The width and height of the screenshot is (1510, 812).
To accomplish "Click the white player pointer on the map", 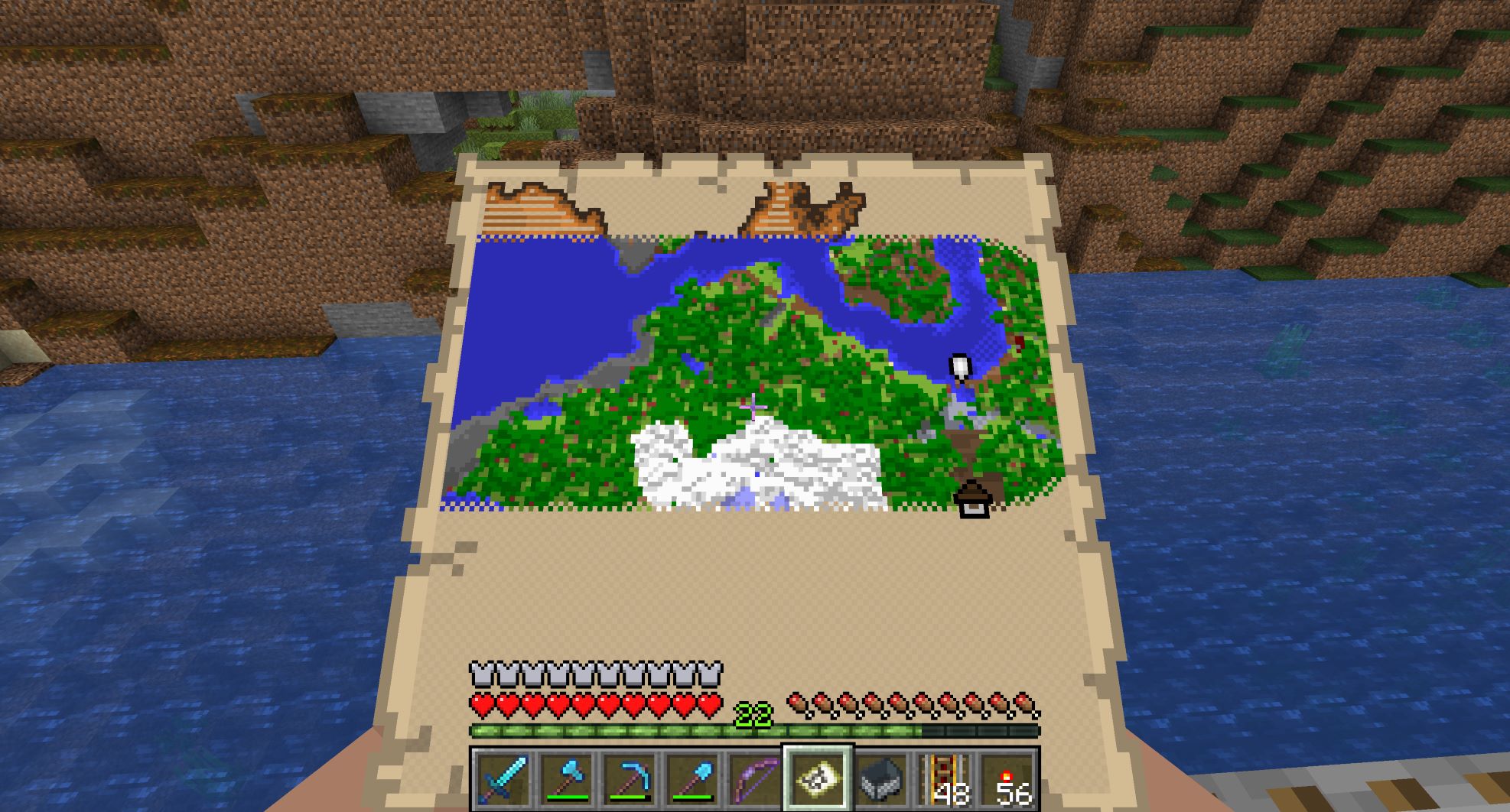I will tap(959, 367).
